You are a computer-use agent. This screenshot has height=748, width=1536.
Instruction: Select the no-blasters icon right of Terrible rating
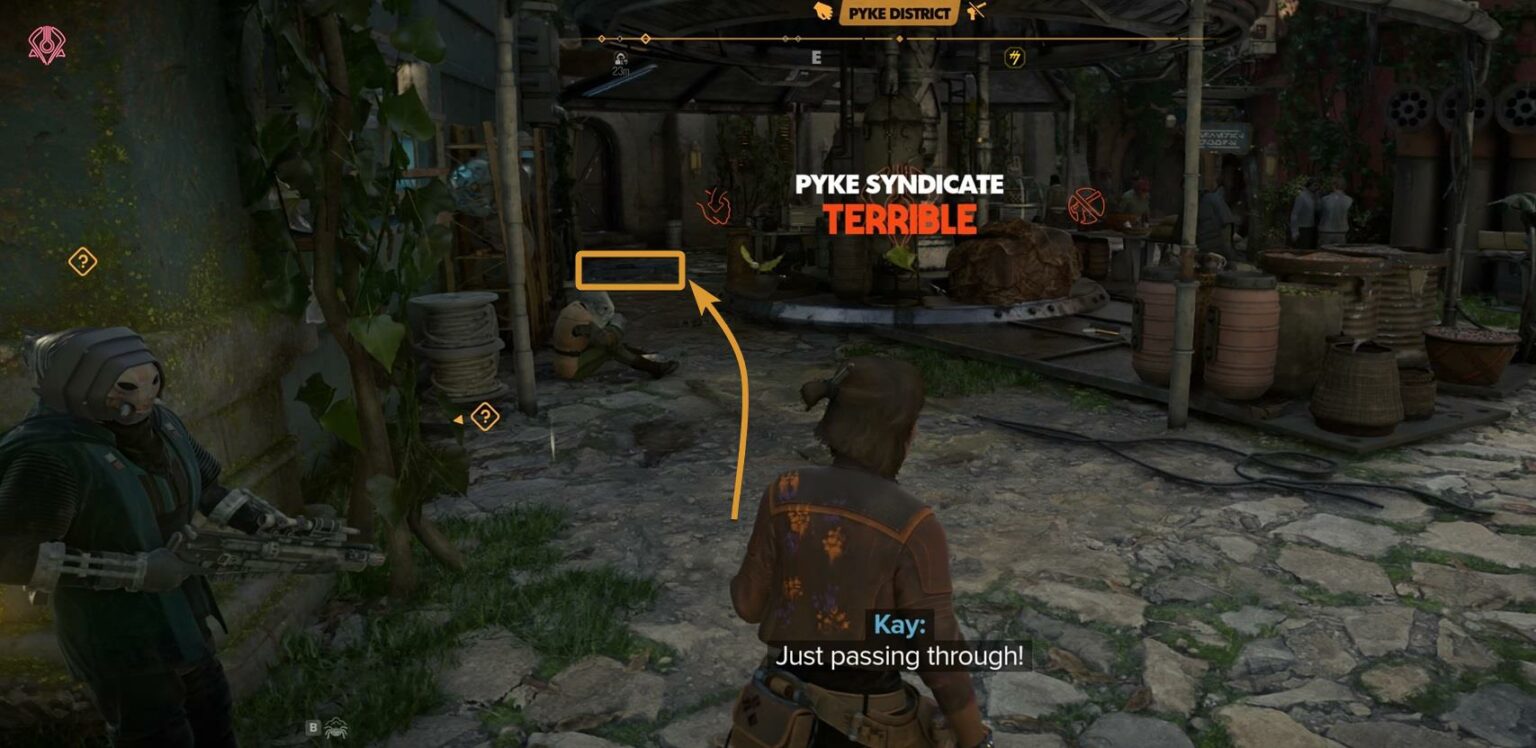(x=1088, y=204)
